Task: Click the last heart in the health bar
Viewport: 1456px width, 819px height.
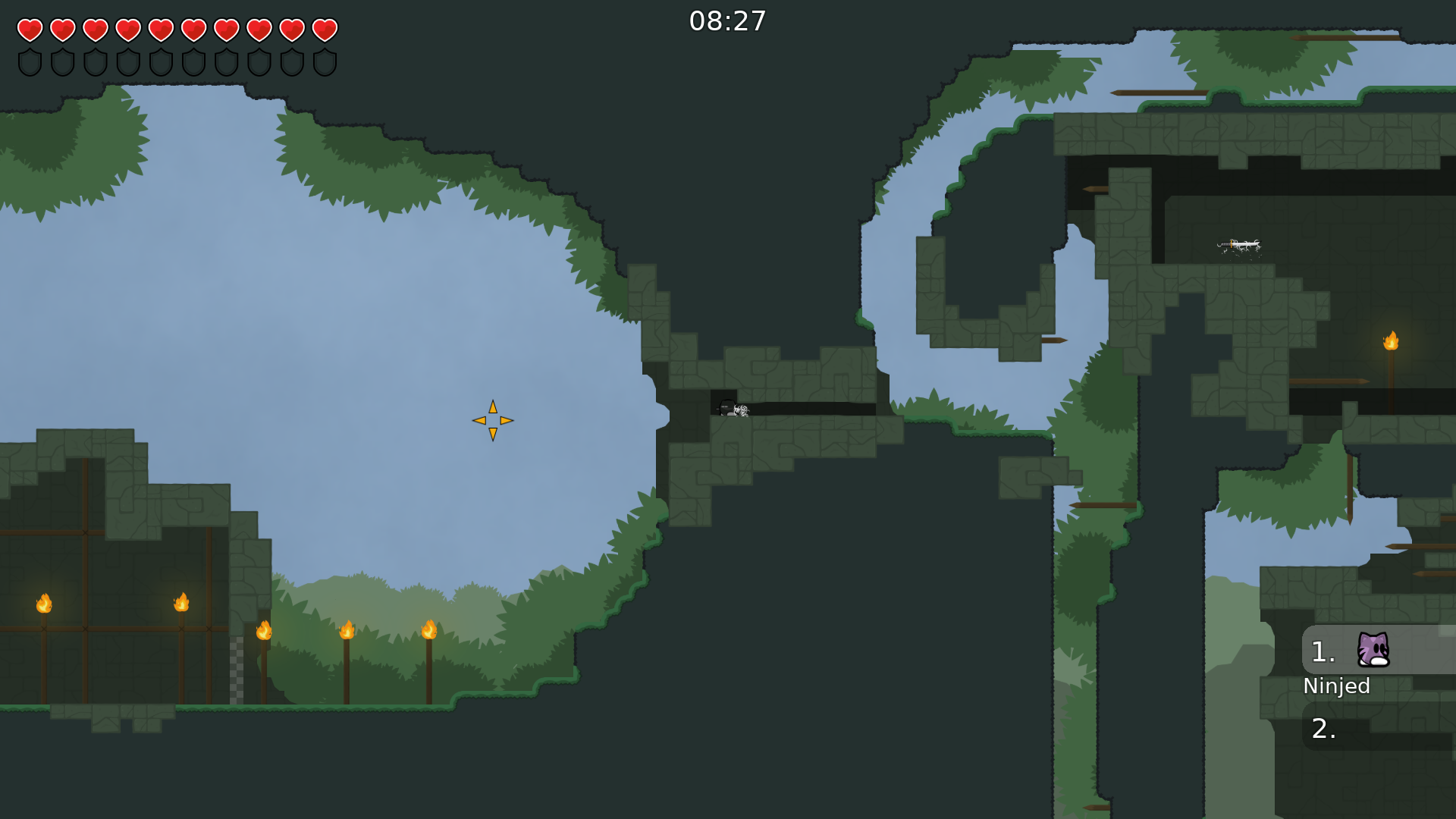Action: (x=325, y=30)
